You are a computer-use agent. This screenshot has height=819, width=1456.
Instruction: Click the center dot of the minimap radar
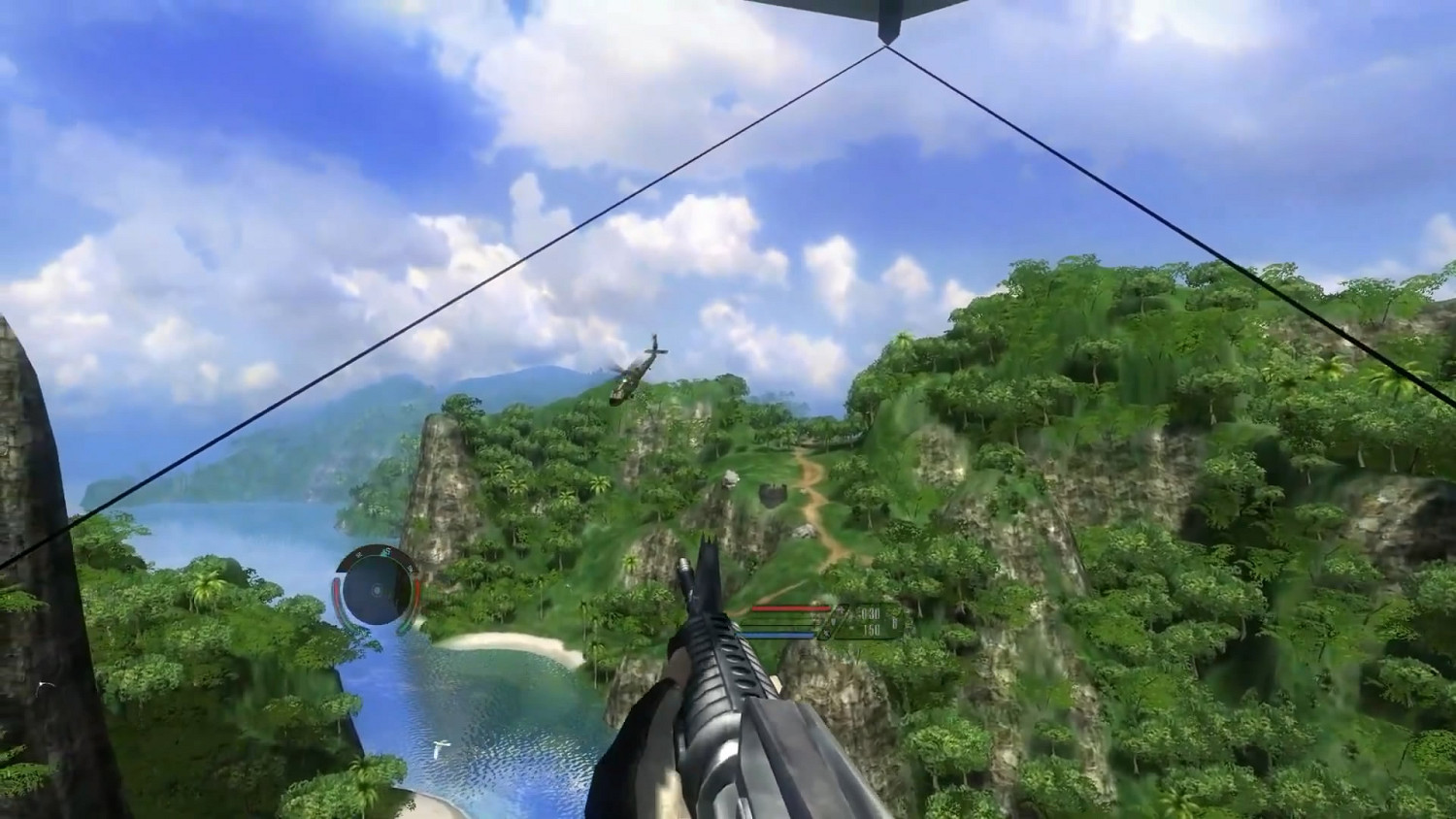pyautogui.click(x=377, y=589)
